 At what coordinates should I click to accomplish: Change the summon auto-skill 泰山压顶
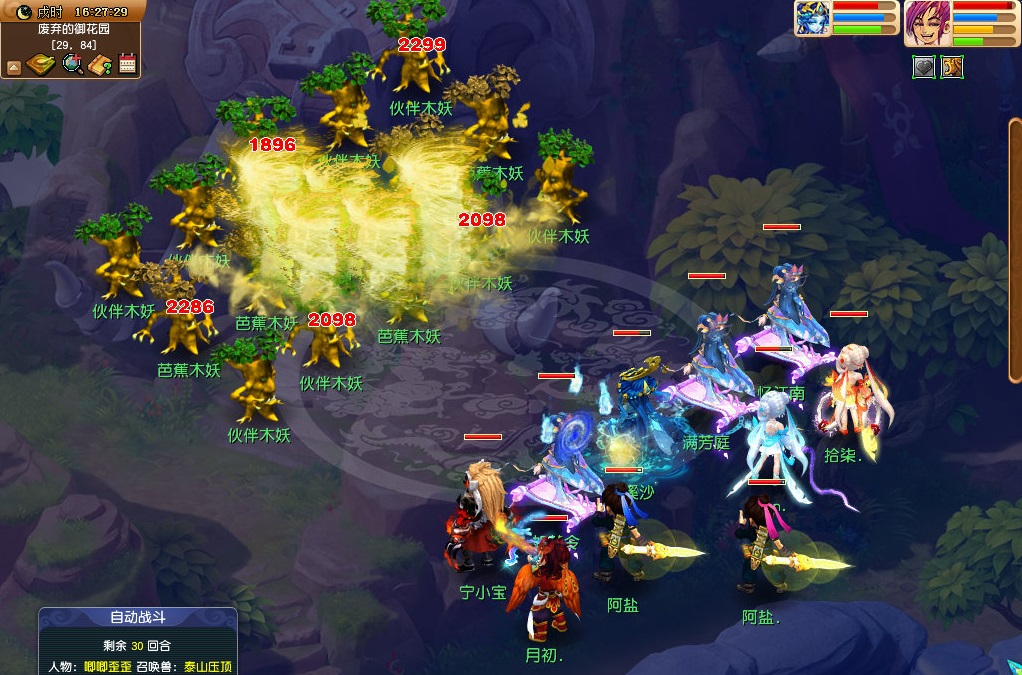(x=208, y=665)
